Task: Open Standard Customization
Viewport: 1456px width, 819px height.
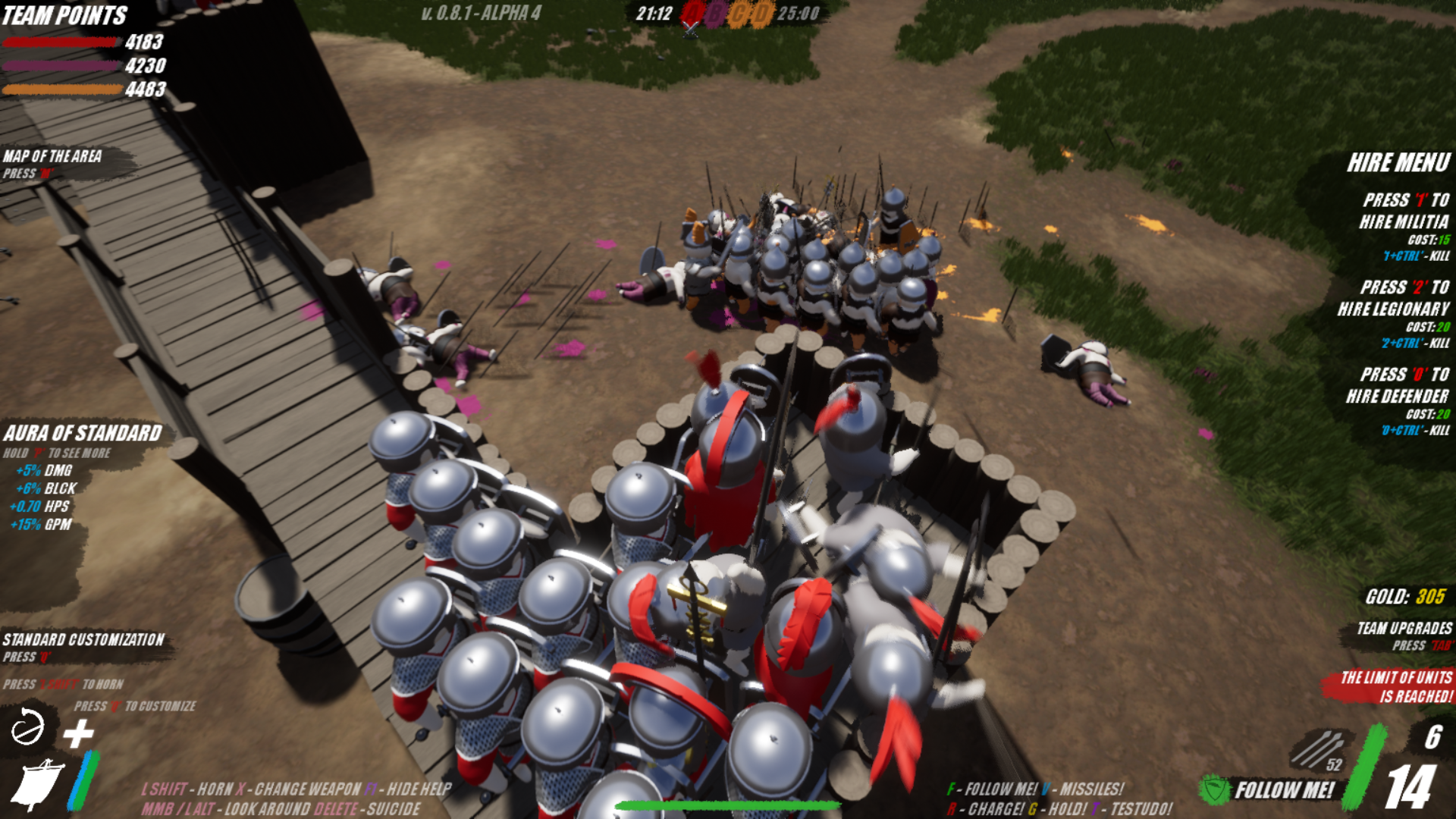Action: click(x=83, y=640)
